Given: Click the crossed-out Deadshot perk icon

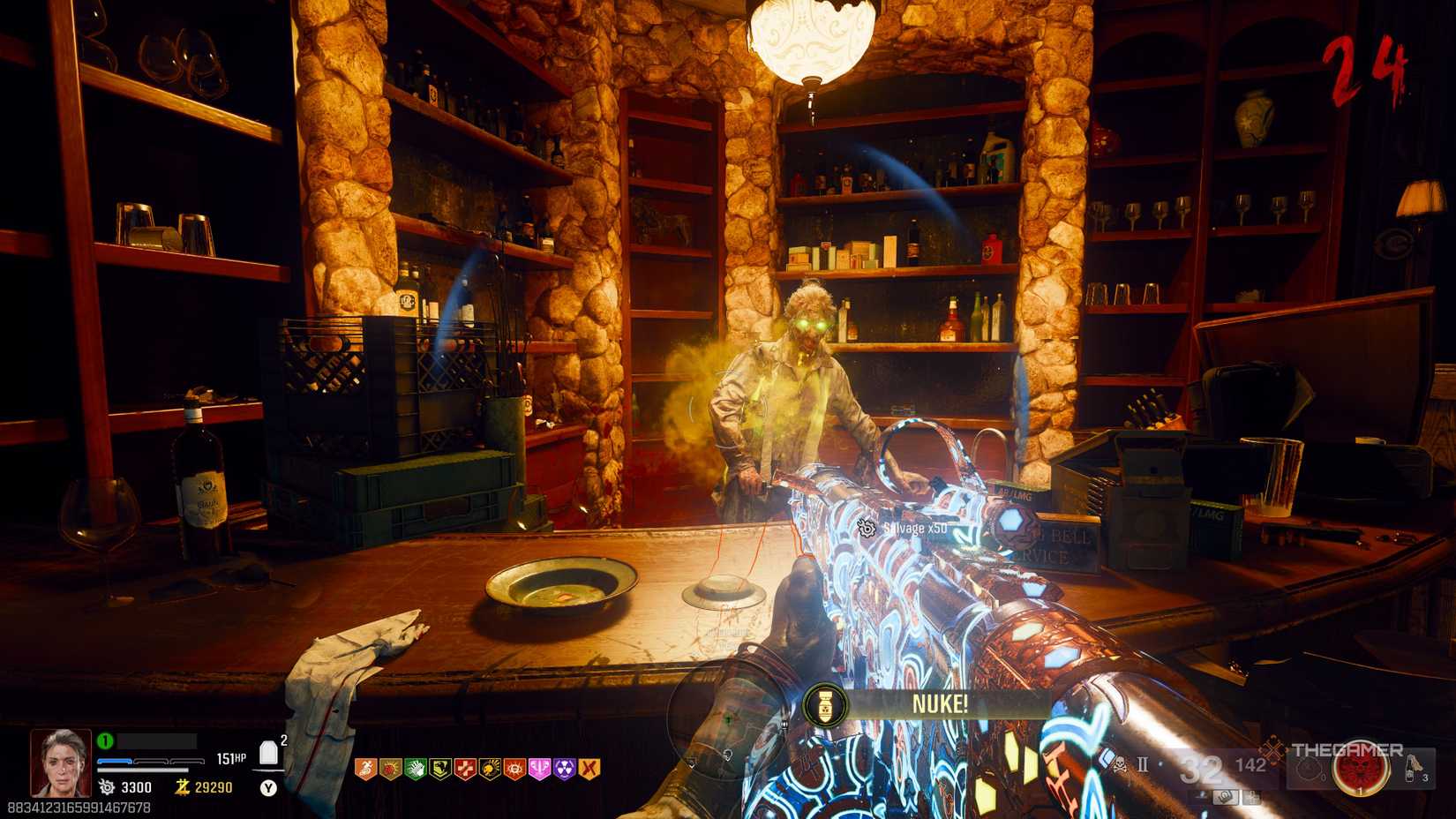Looking at the screenshot, I should [x=589, y=768].
